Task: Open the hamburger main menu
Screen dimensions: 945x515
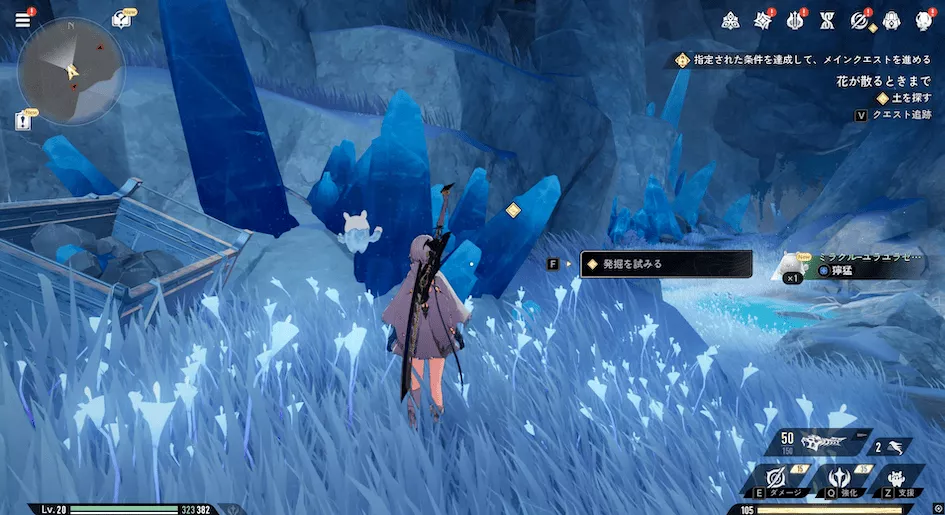Action: [22, 19]
